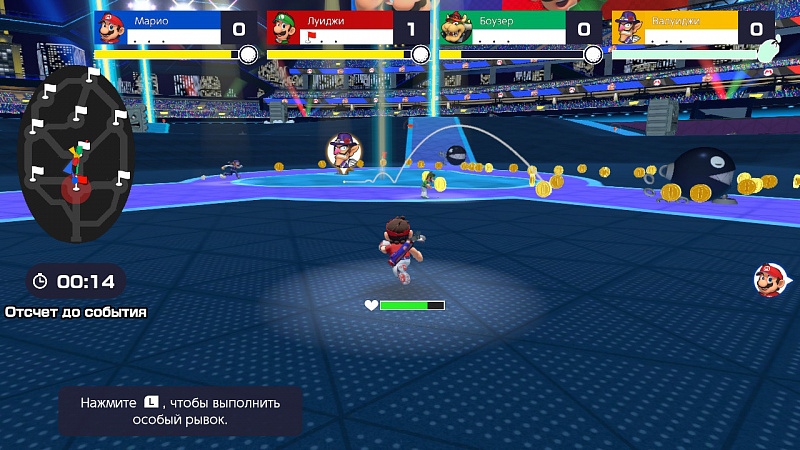Click the oval arena minimap

pos(77,153)
